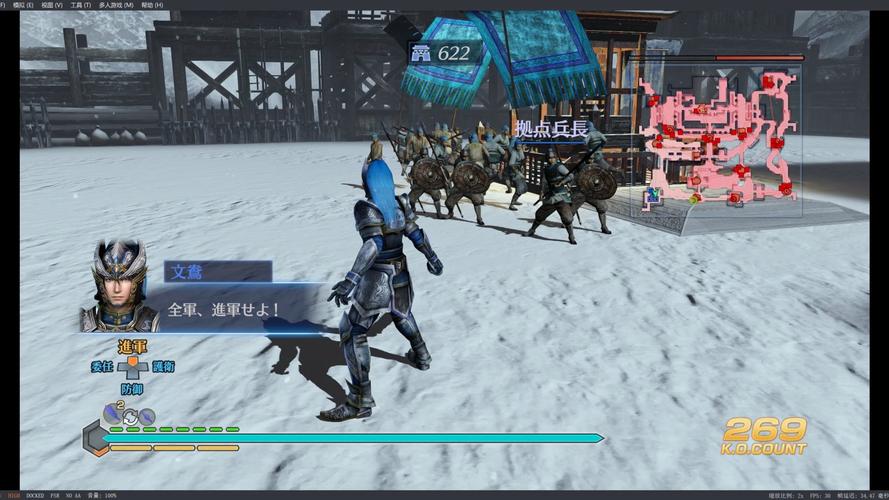
Task: Click the 文鴦 officer portrait
Action: [119, 287]
